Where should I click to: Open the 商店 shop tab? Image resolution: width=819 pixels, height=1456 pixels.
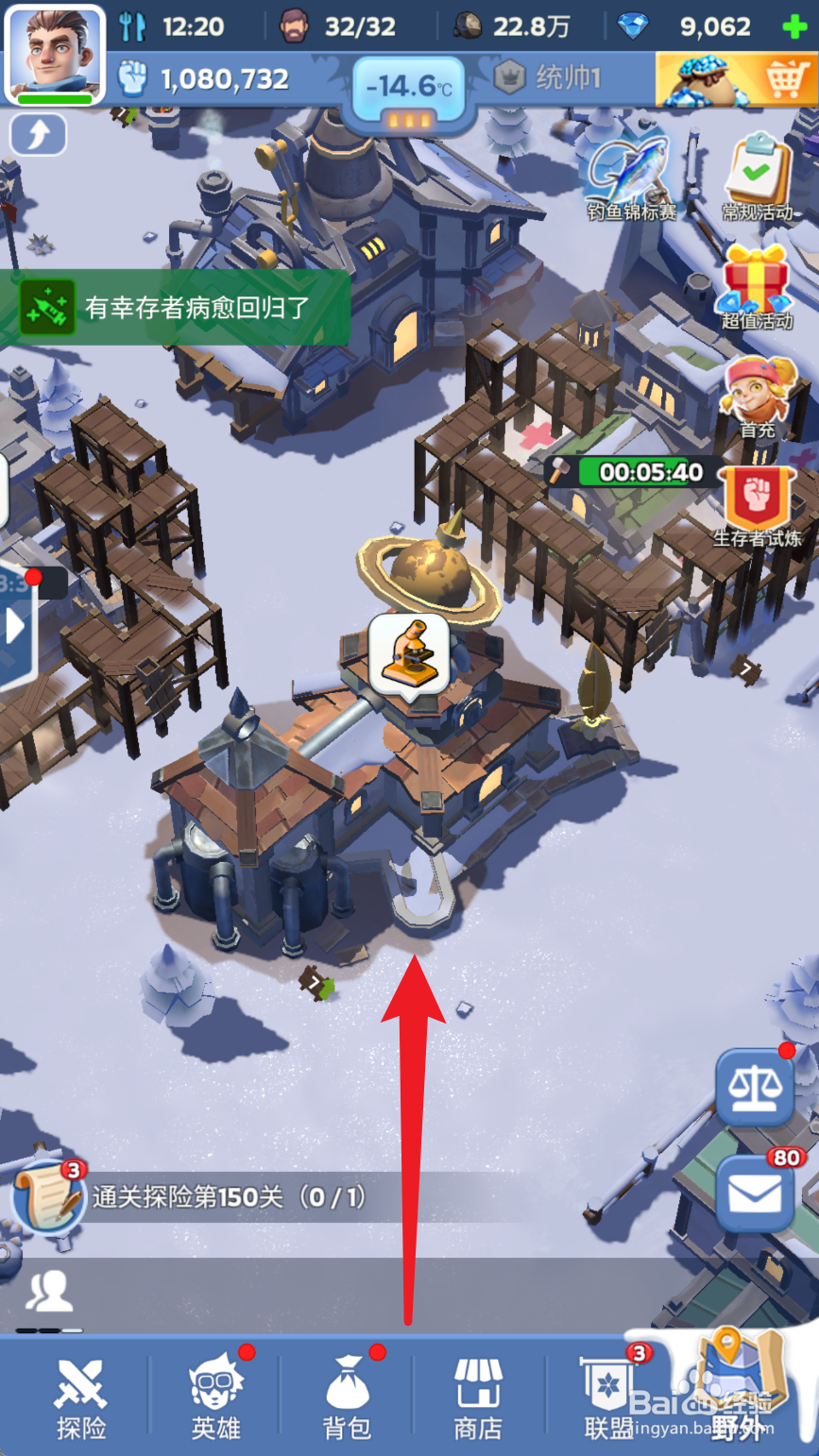click(x=478, y=1397)
